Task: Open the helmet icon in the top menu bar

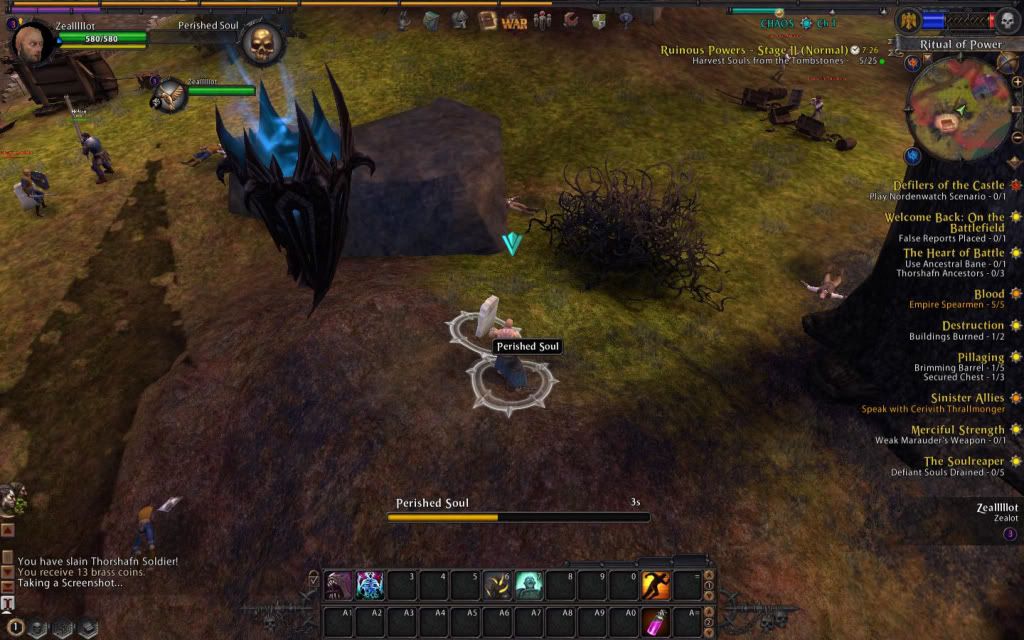Action: pos(459,20)
